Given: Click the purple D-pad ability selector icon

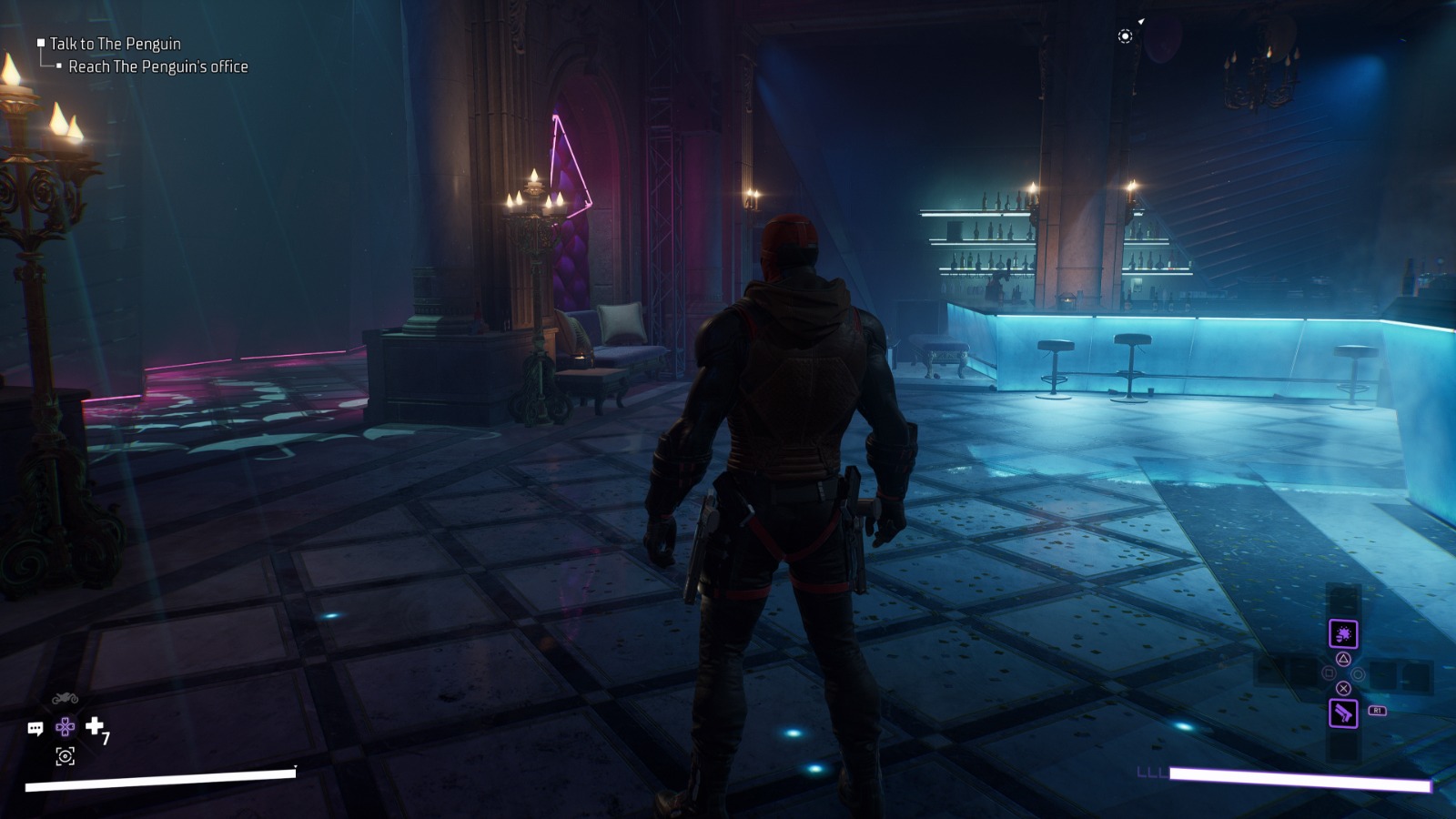Looking at the screenshot, I should 66,727.
